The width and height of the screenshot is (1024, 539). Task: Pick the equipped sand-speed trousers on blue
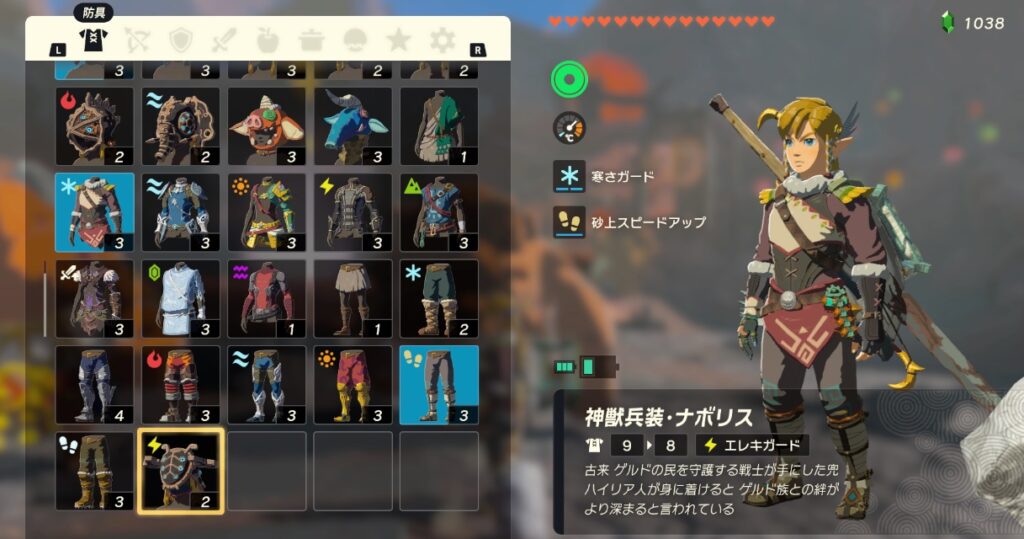click(x=438, y=384)
